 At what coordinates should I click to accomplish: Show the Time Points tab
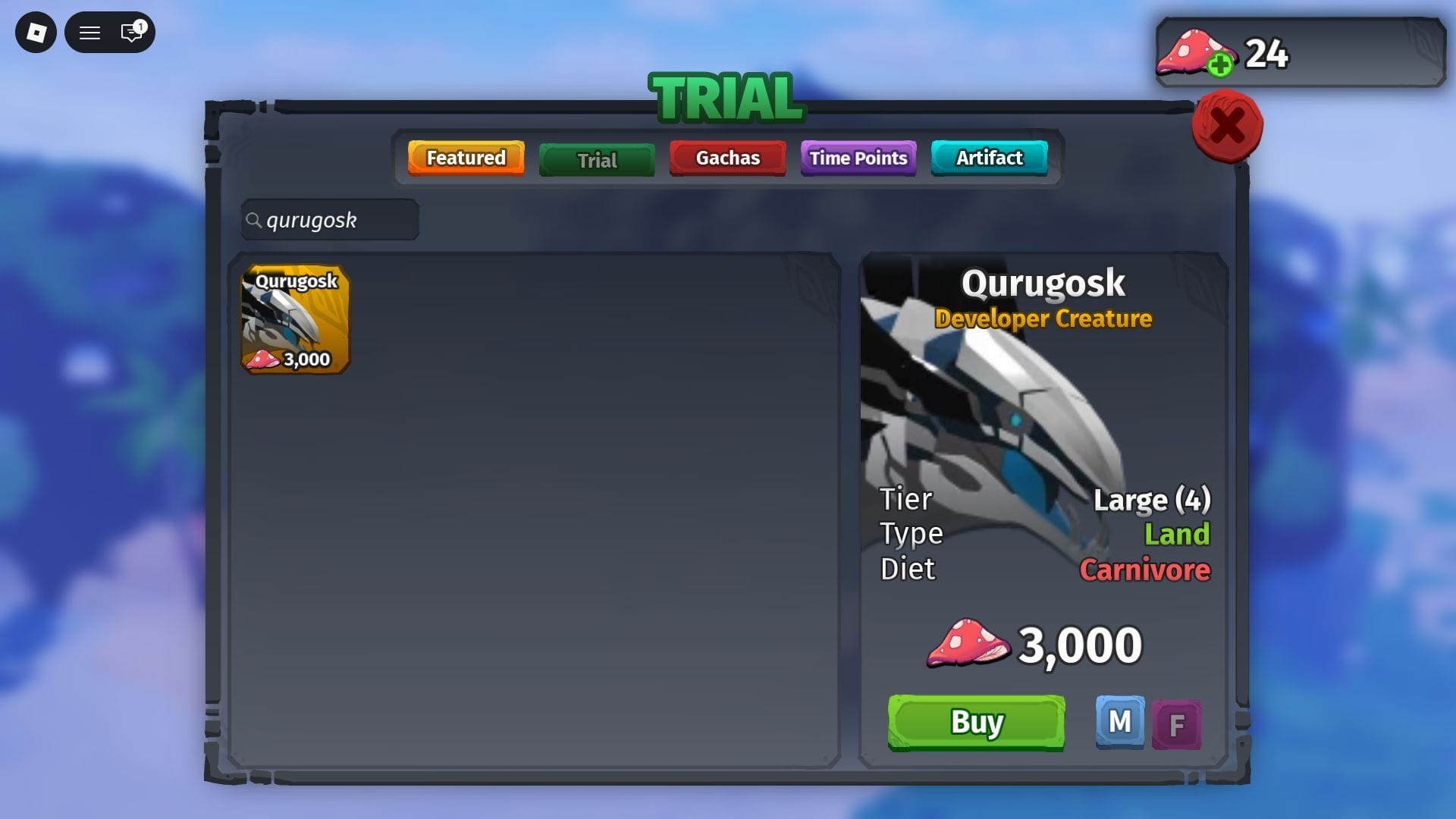(858, 158)
